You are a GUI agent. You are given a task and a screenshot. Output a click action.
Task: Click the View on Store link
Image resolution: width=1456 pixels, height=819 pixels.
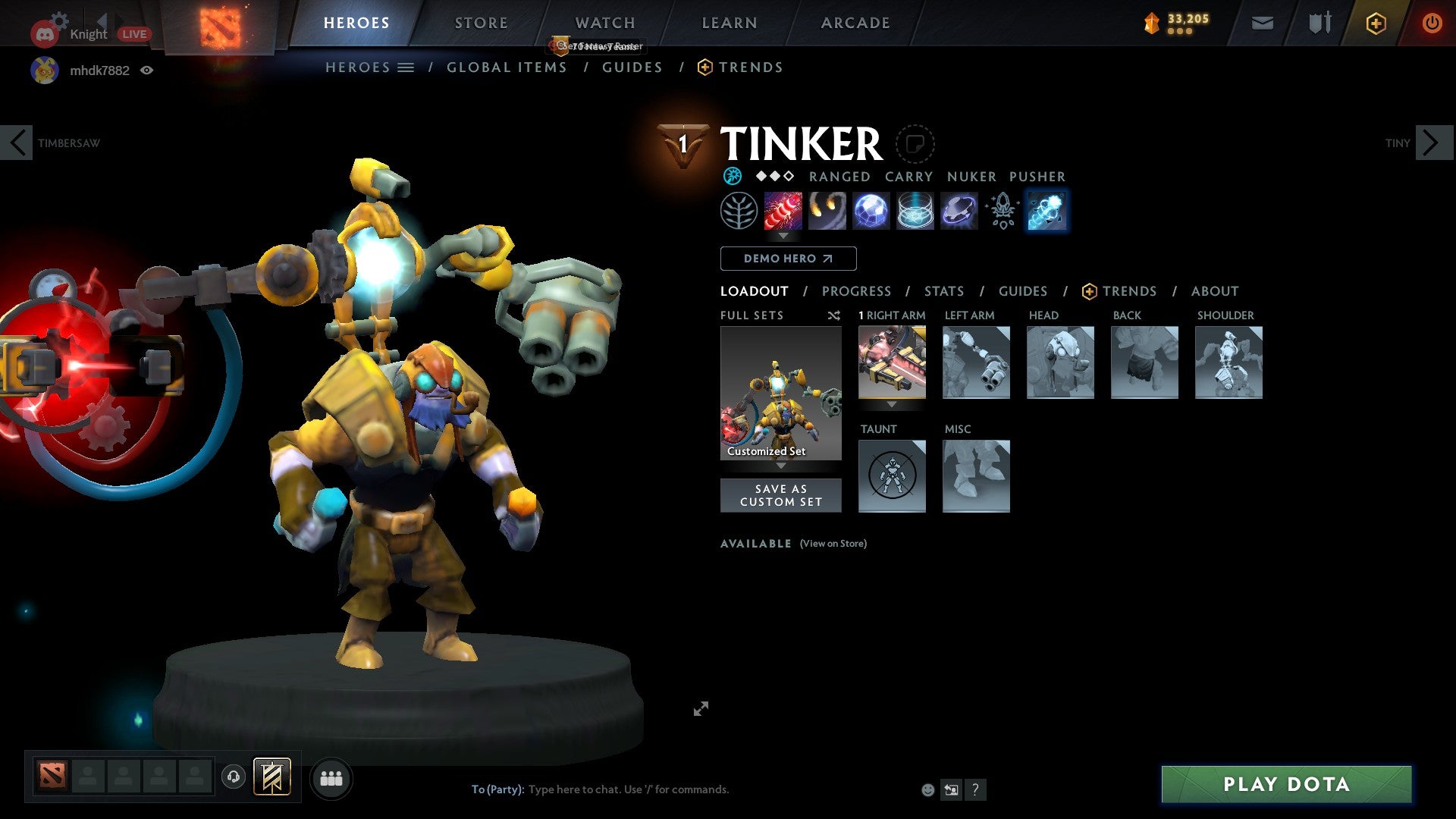(x=833, y=544)
